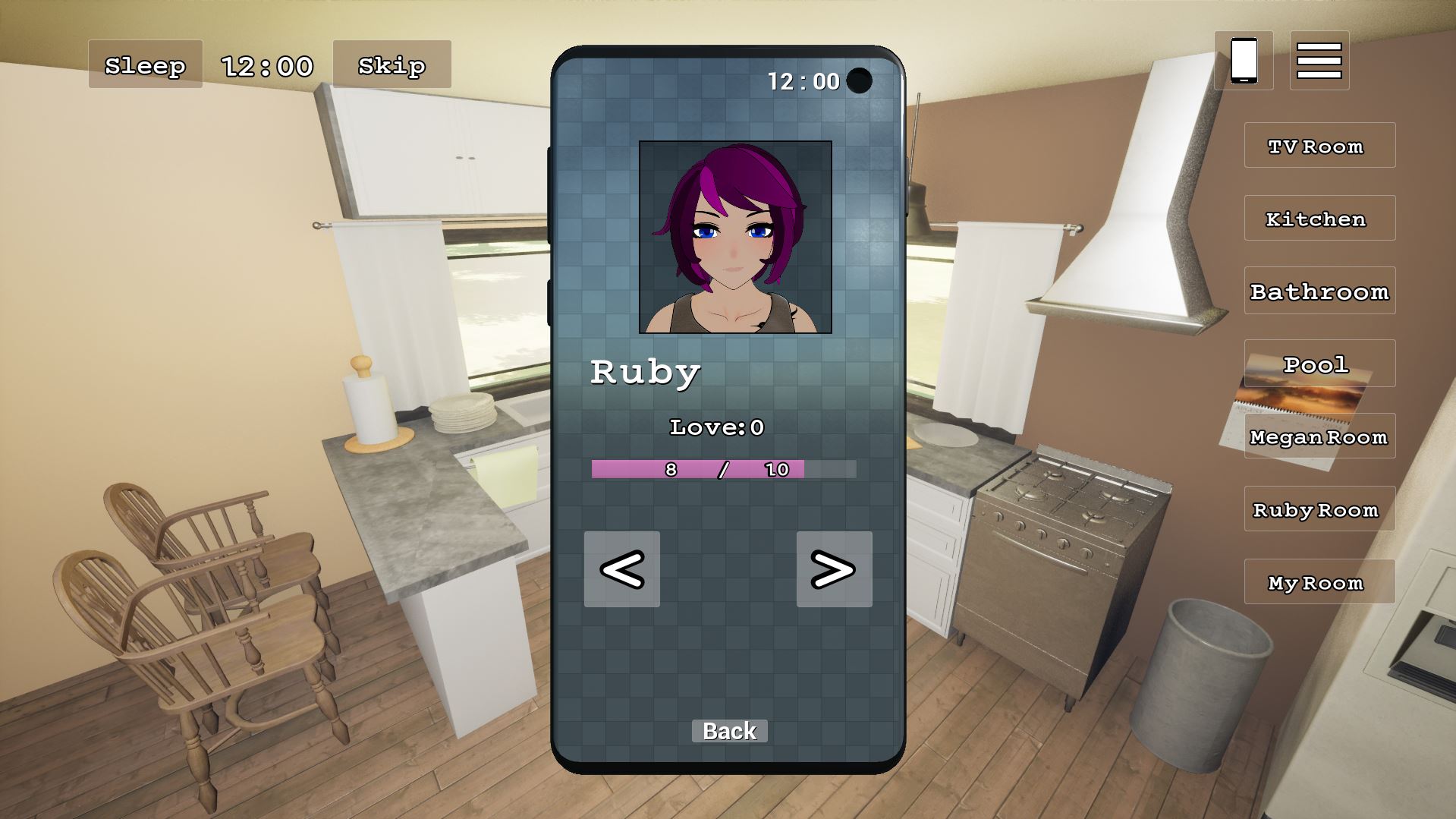This screenshot has width=1456, height=819.
Task: Travel to the Kitchen
Action: (1319, 218)
